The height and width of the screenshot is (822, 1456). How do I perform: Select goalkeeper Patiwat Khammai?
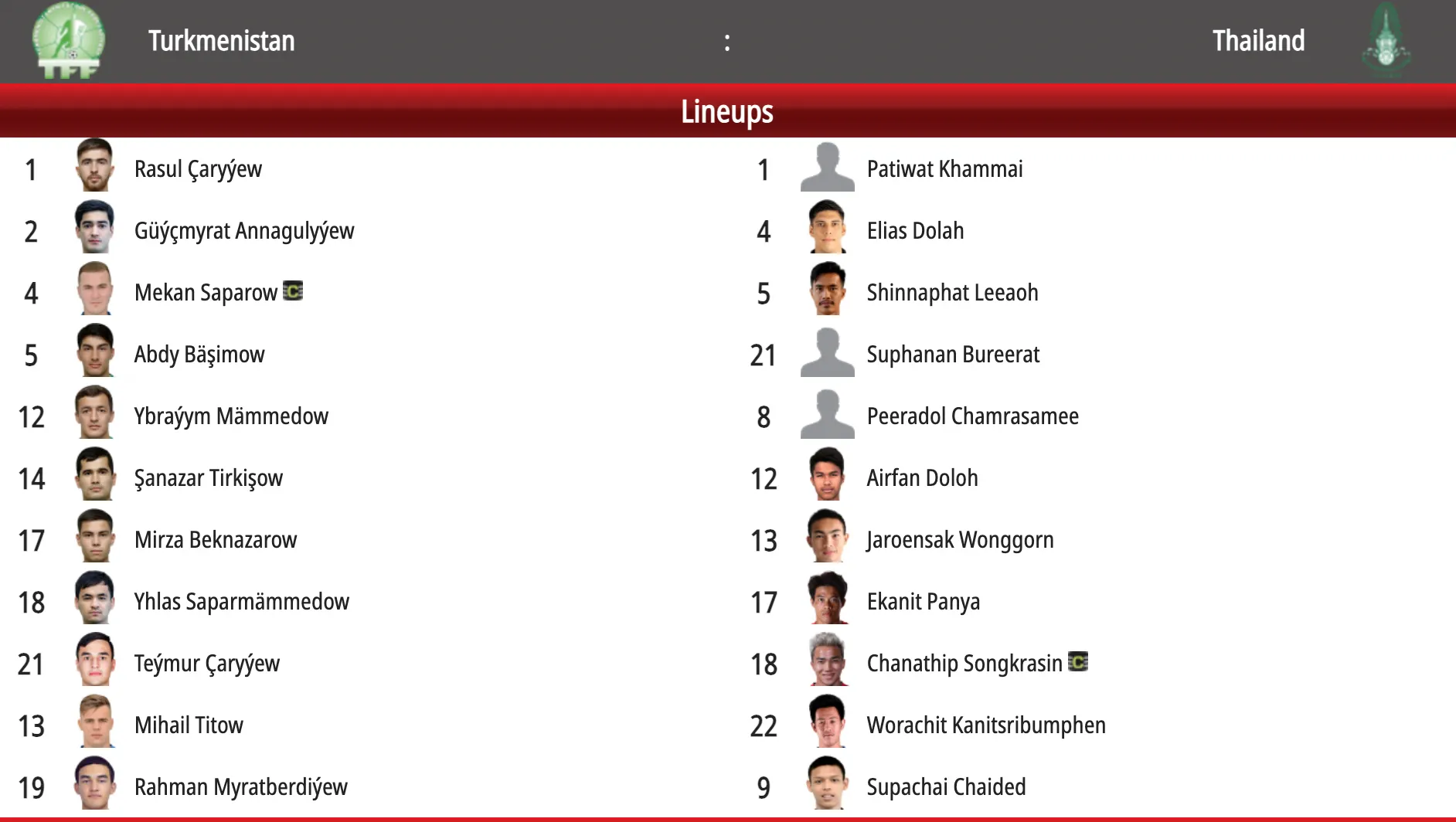click(x=944, y=169)
